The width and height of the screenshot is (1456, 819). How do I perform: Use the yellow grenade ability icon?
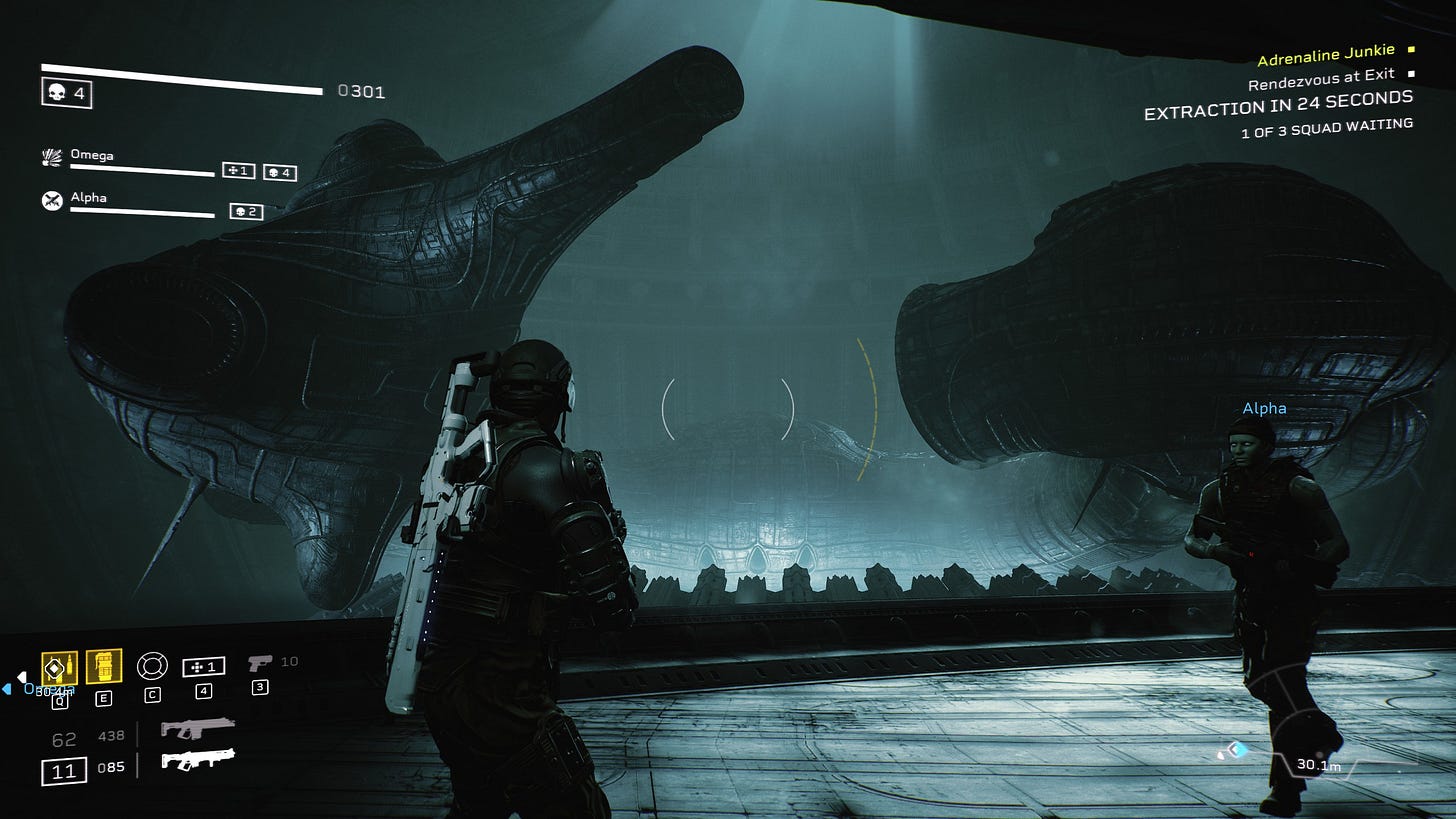pyautogui.click(x=104, y=666)
